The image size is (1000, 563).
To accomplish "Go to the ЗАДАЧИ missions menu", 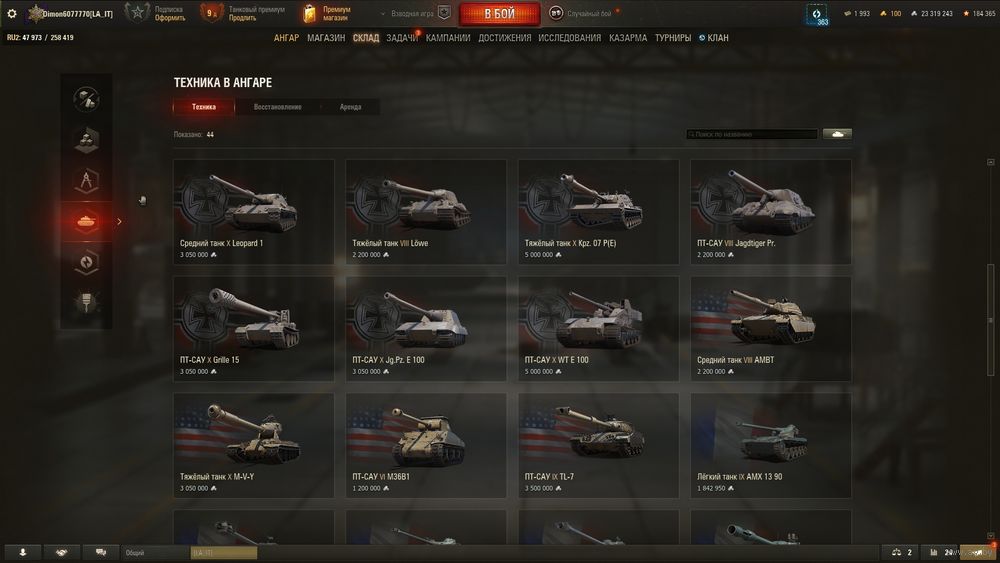I will tap(402, 38).
